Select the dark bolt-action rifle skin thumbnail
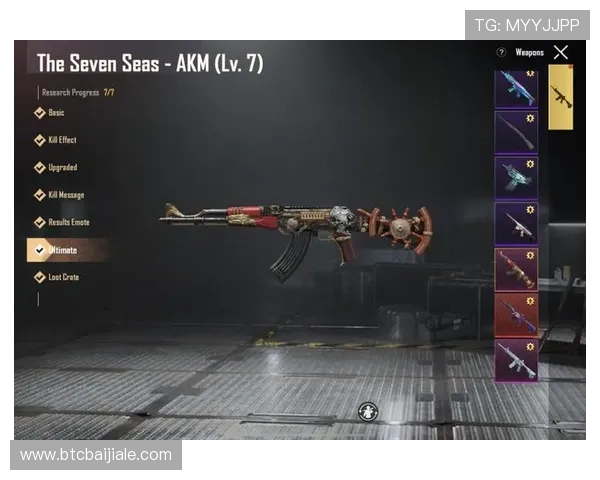The image size is (600, 480). tap(516, 132)
